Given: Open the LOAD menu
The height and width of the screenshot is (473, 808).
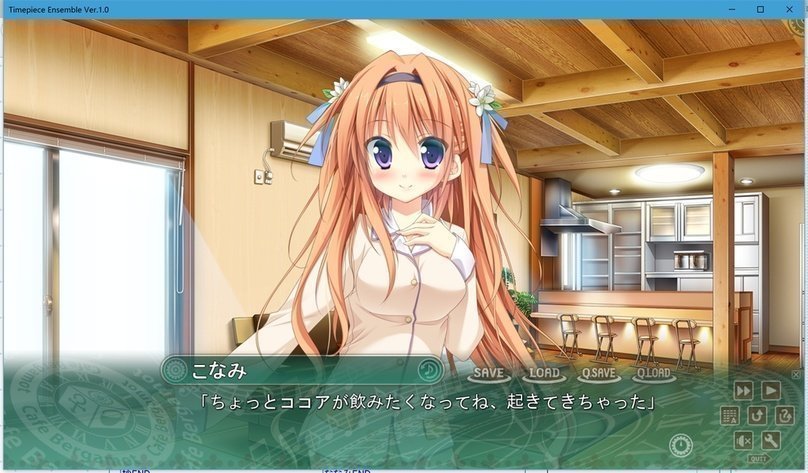Looking at the screenshot, I should coord(544,373).
